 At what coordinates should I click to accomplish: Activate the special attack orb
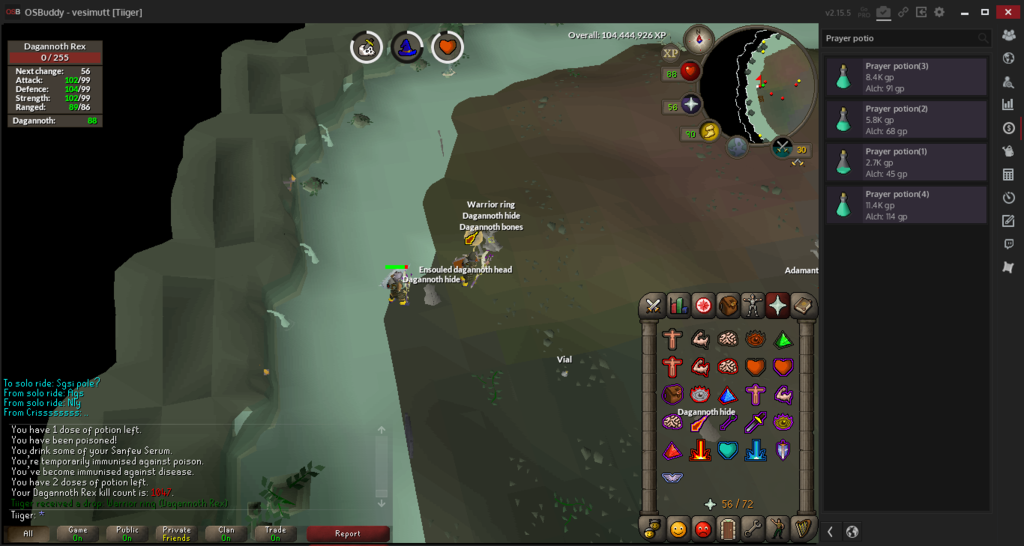click(x=737, y=147)
